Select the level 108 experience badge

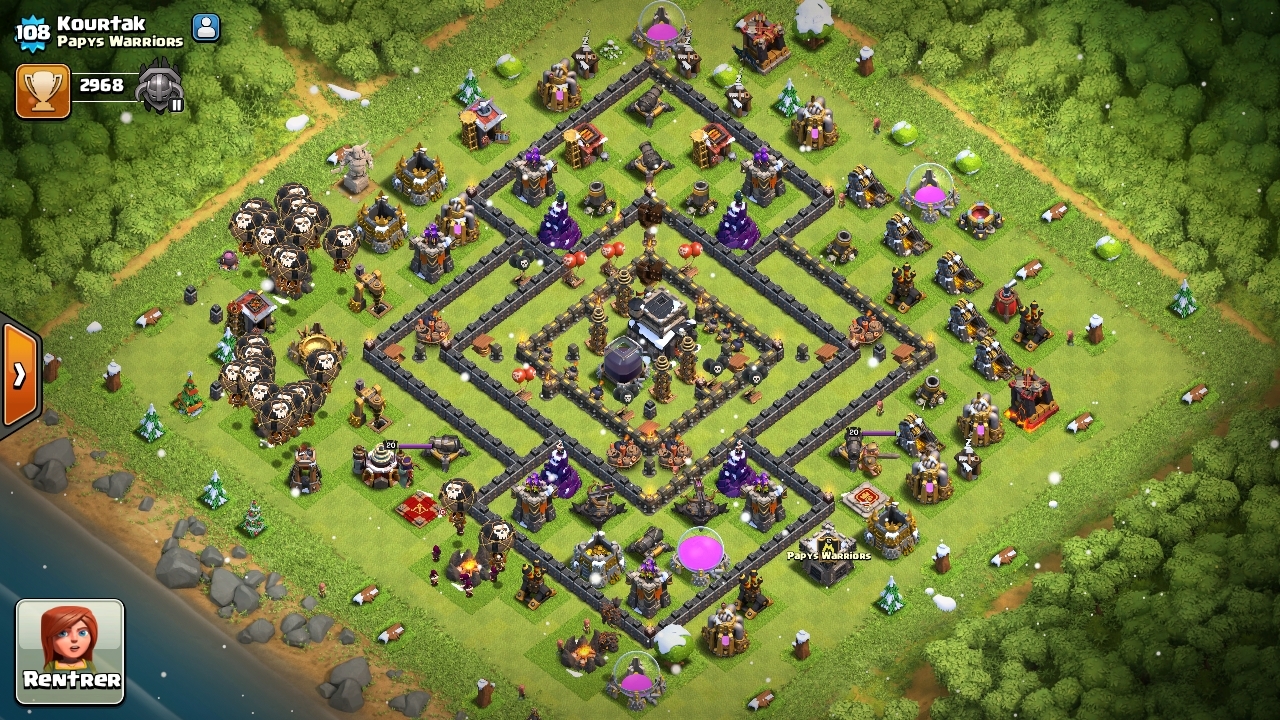tap(32, 33)
